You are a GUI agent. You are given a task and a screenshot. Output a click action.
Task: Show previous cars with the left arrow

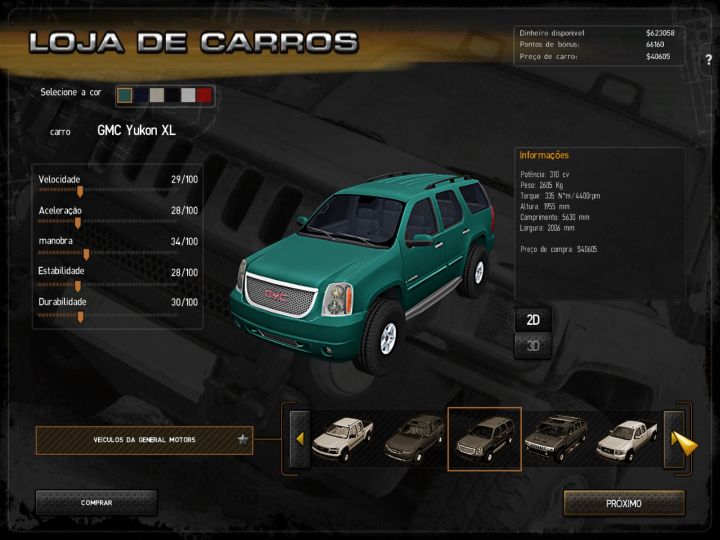coord(298,439)
